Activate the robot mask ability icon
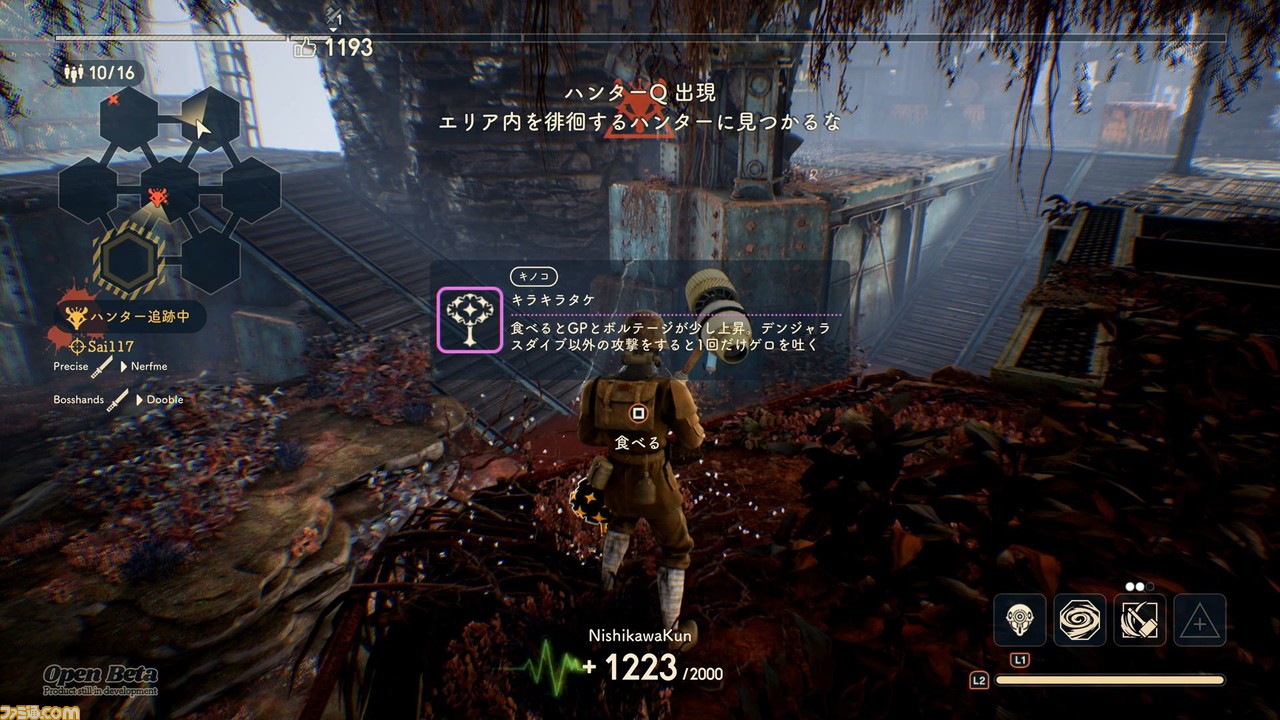The width and height of the screenshot is (1280, 720). point(1020,620)
